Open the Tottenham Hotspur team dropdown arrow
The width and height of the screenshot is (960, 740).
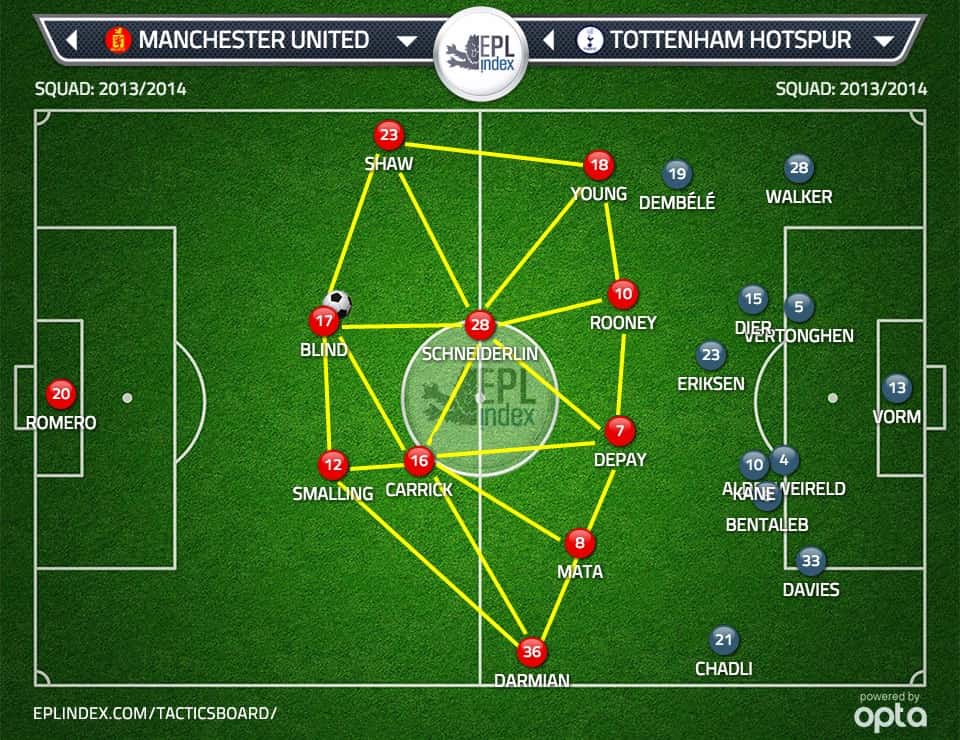(x=883, y=41)
